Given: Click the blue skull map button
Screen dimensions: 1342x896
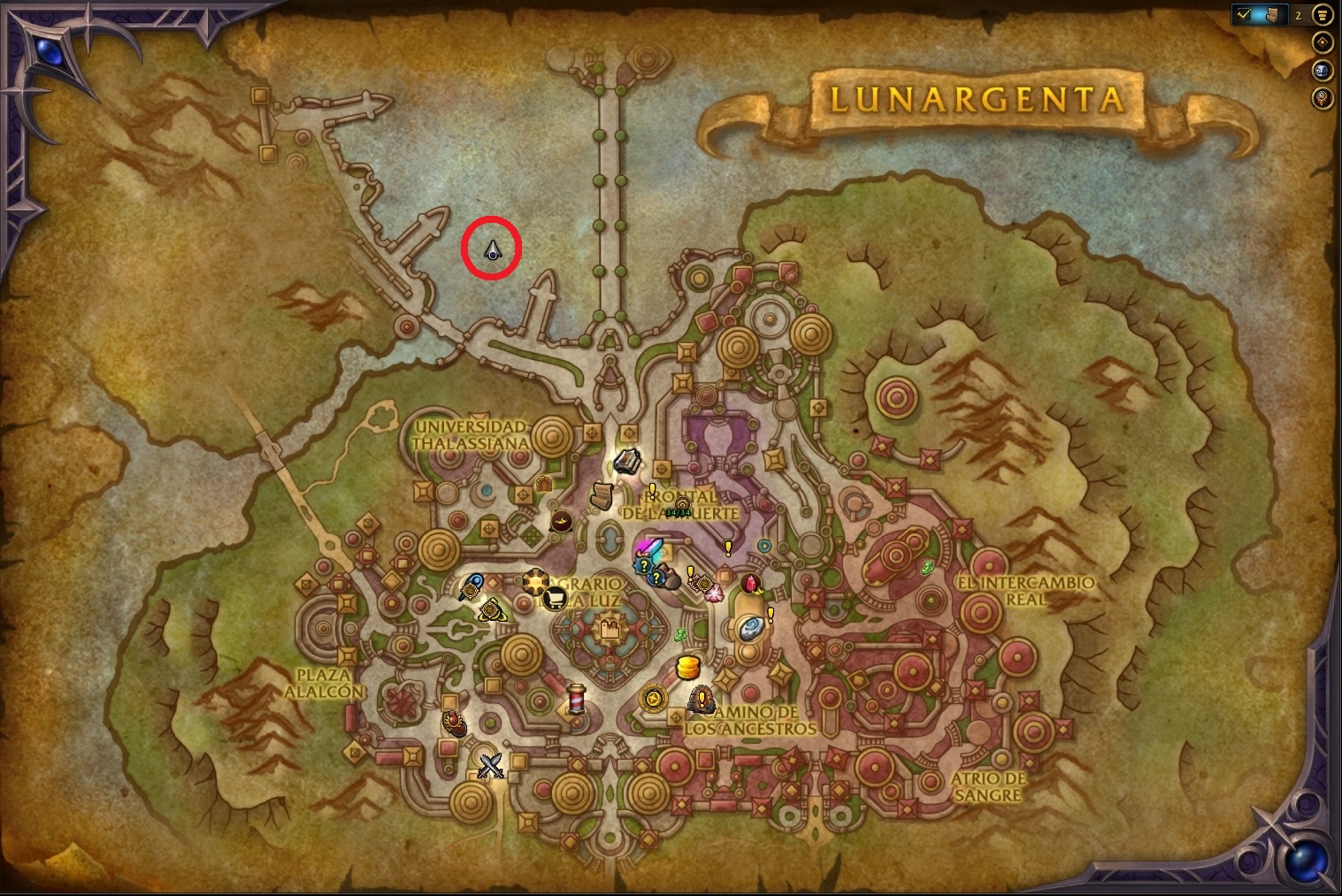Looking at the screenshot, I should click(x=1323, y=71).
